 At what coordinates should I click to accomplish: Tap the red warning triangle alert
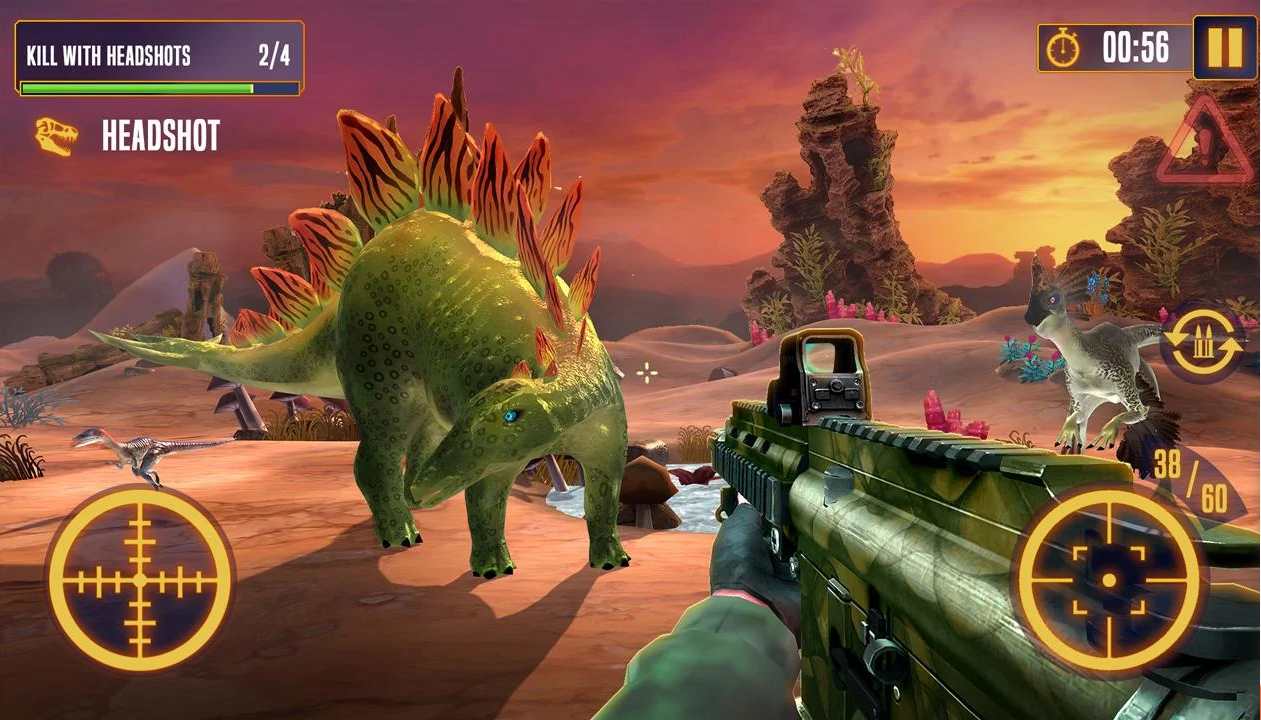(x=1205, y=144)
